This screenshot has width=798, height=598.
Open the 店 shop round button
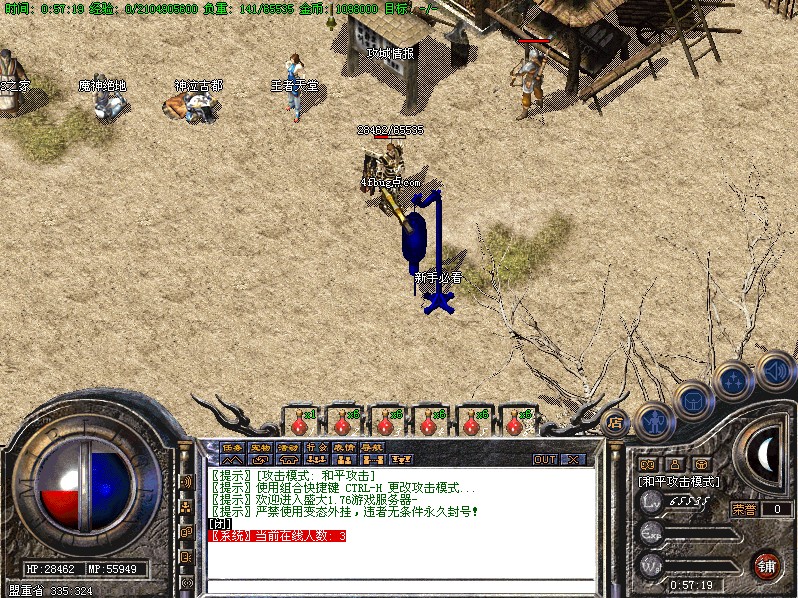click(x=616, y=423)
